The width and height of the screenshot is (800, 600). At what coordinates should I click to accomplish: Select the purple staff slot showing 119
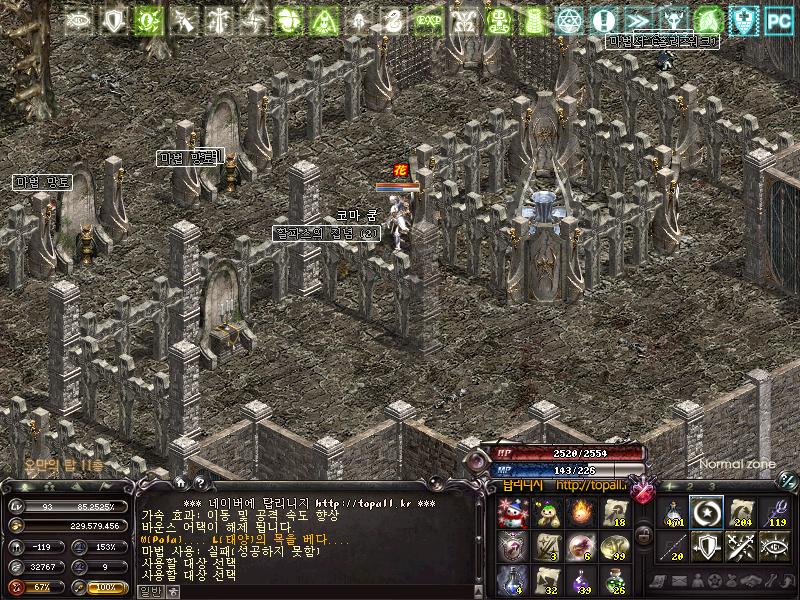click(x=774, y=512)
